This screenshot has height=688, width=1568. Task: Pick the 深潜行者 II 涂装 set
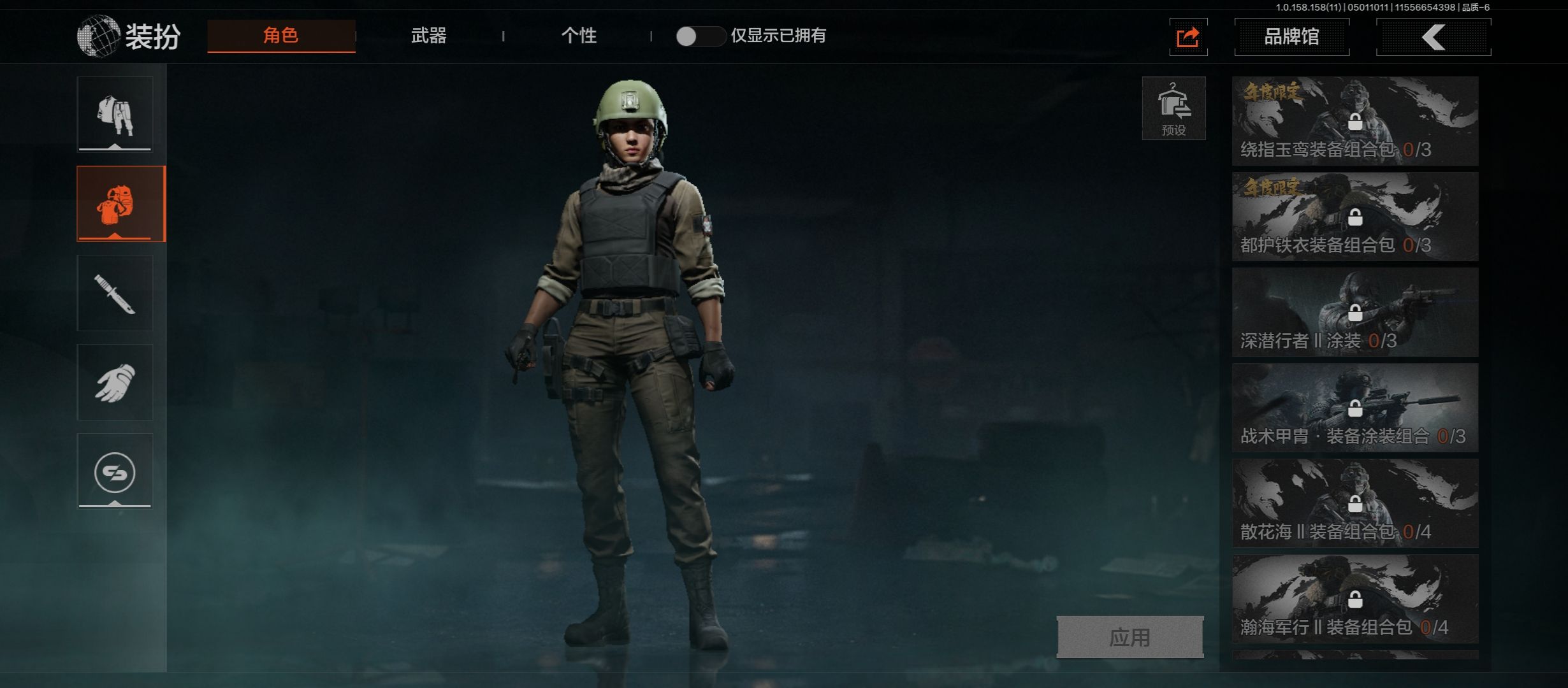[1355, 312]
